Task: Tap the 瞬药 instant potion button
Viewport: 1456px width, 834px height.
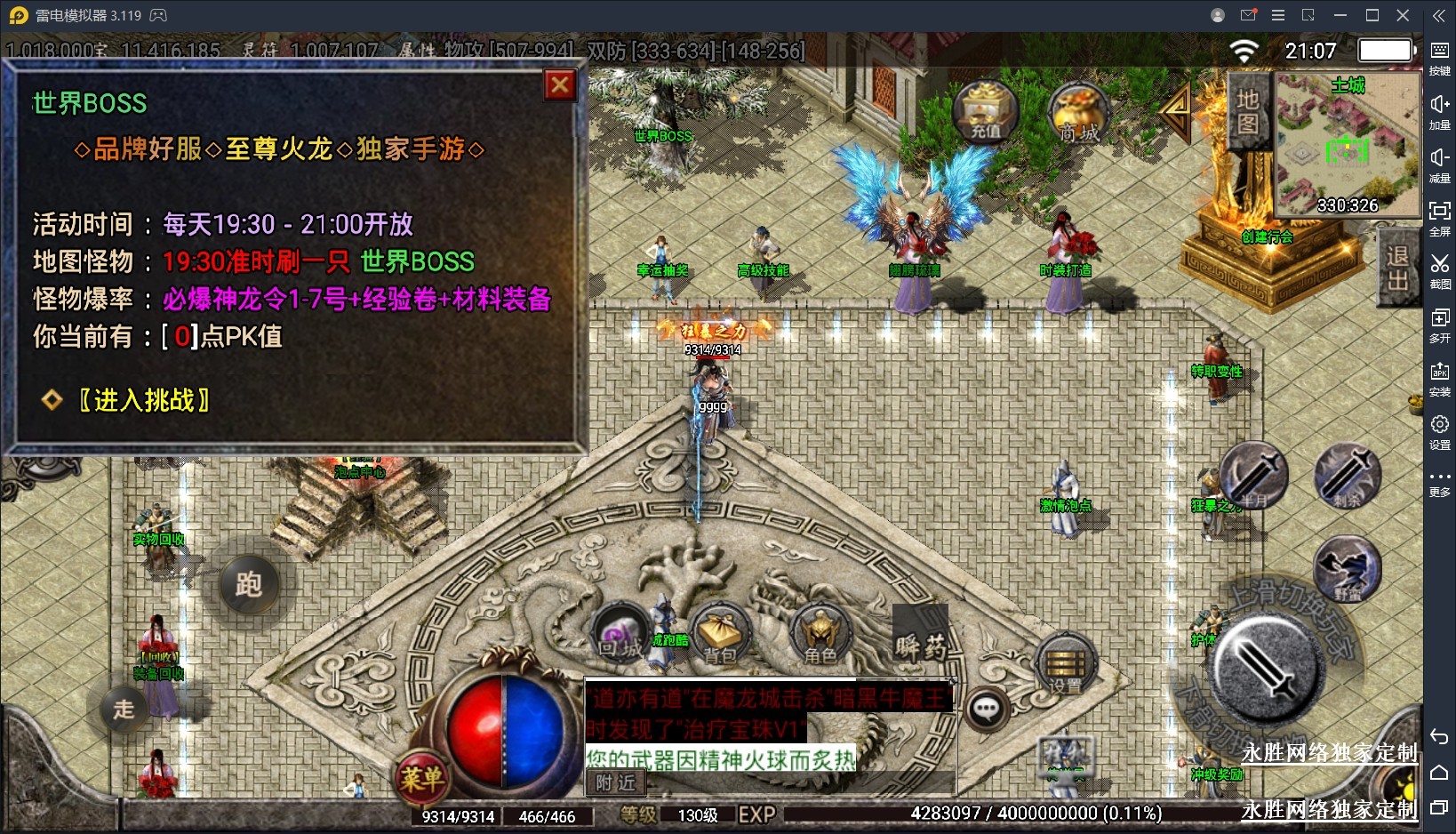Action: click(921, 645)
